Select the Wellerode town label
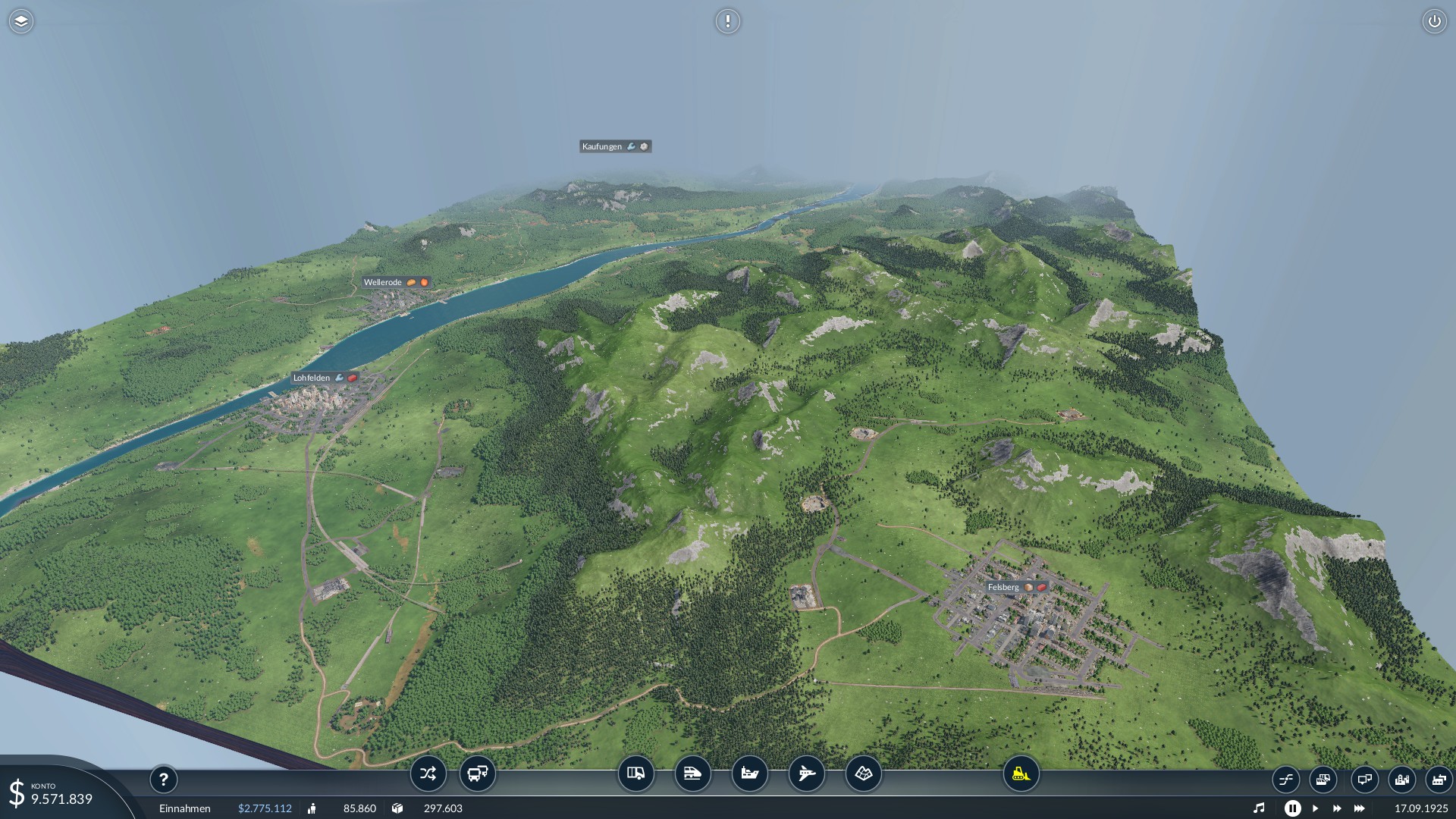The image size is (1456, 819). pos(383,282)
